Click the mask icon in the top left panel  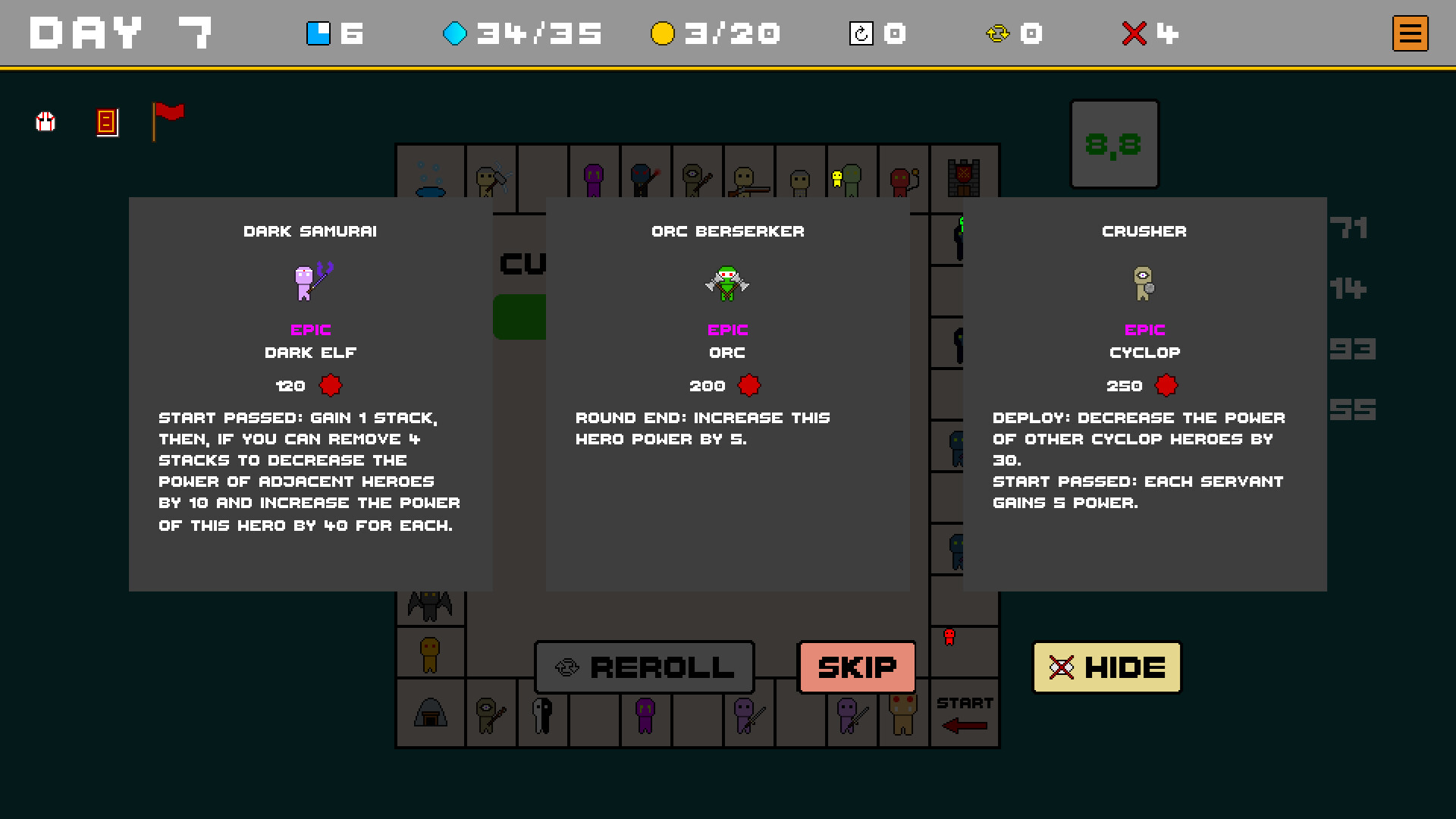click(45, 122)
